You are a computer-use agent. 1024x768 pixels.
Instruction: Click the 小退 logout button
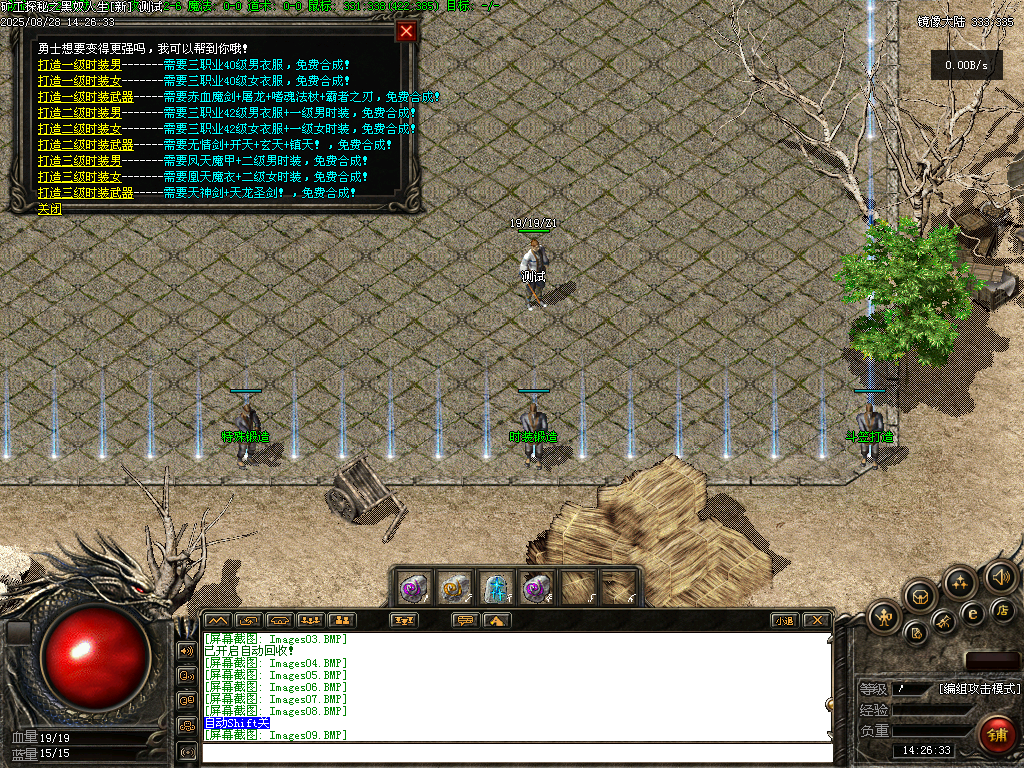(784, 620)
